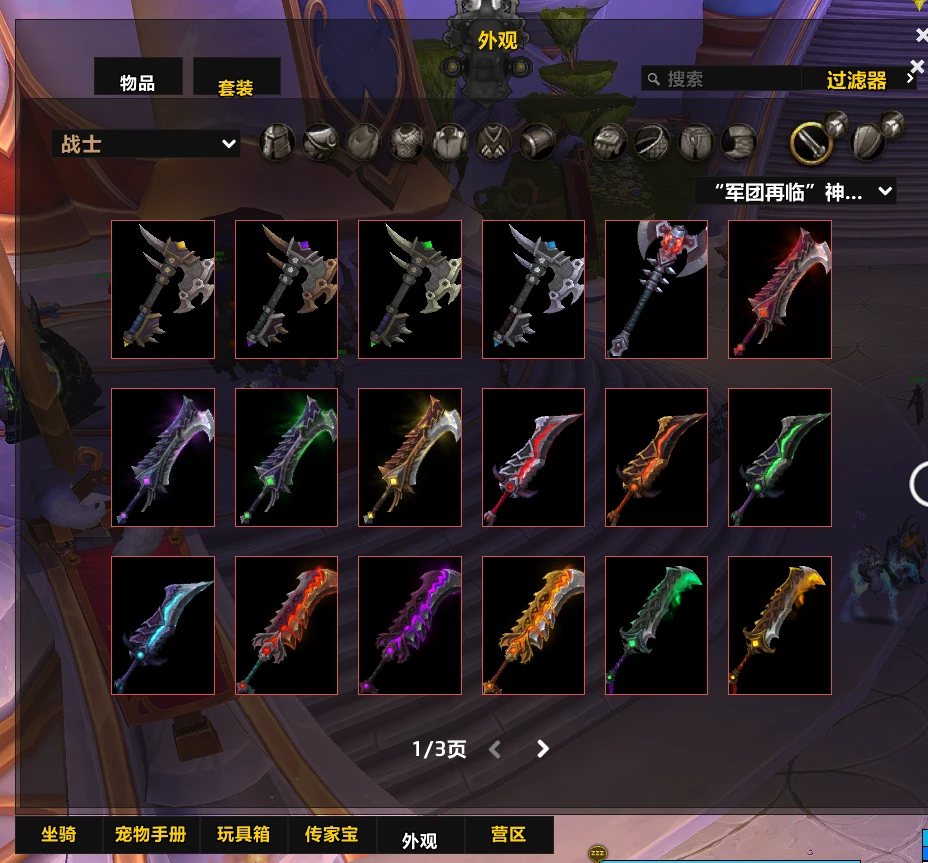Choose the shoulder armor slot icon
Viewport: 928px width, 863px height.
[x=321, y=142]
